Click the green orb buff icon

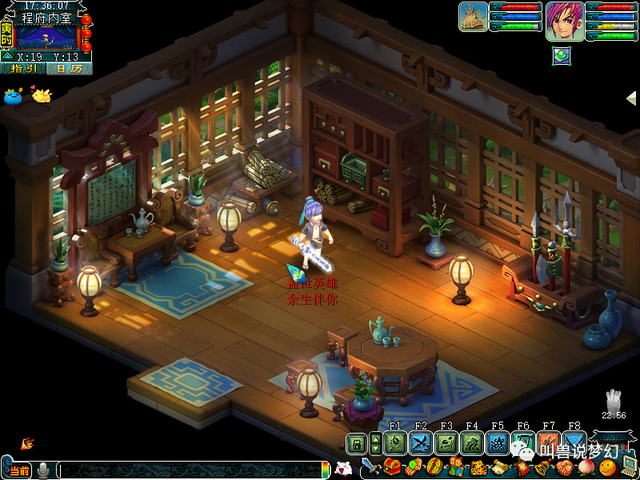559,52
